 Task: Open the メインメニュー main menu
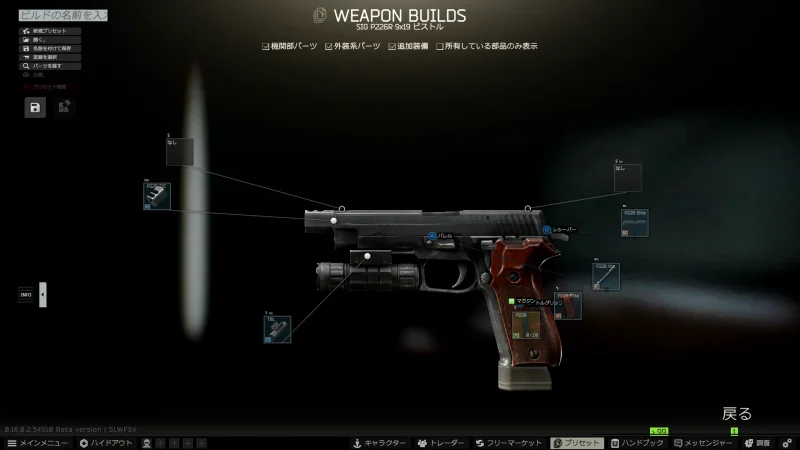38,443
